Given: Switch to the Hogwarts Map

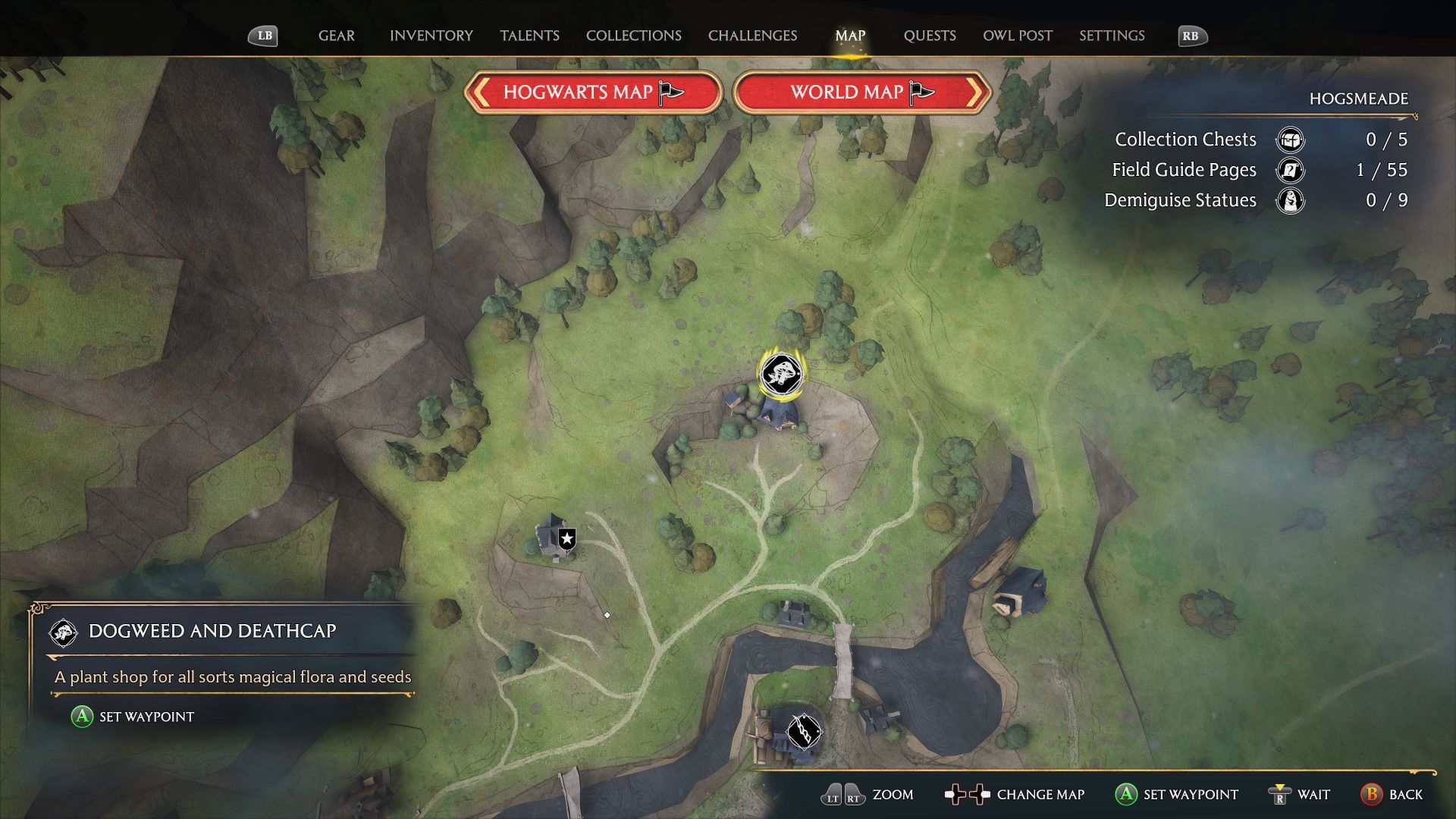Looking at the screenshot, I should tap(592, 93).
